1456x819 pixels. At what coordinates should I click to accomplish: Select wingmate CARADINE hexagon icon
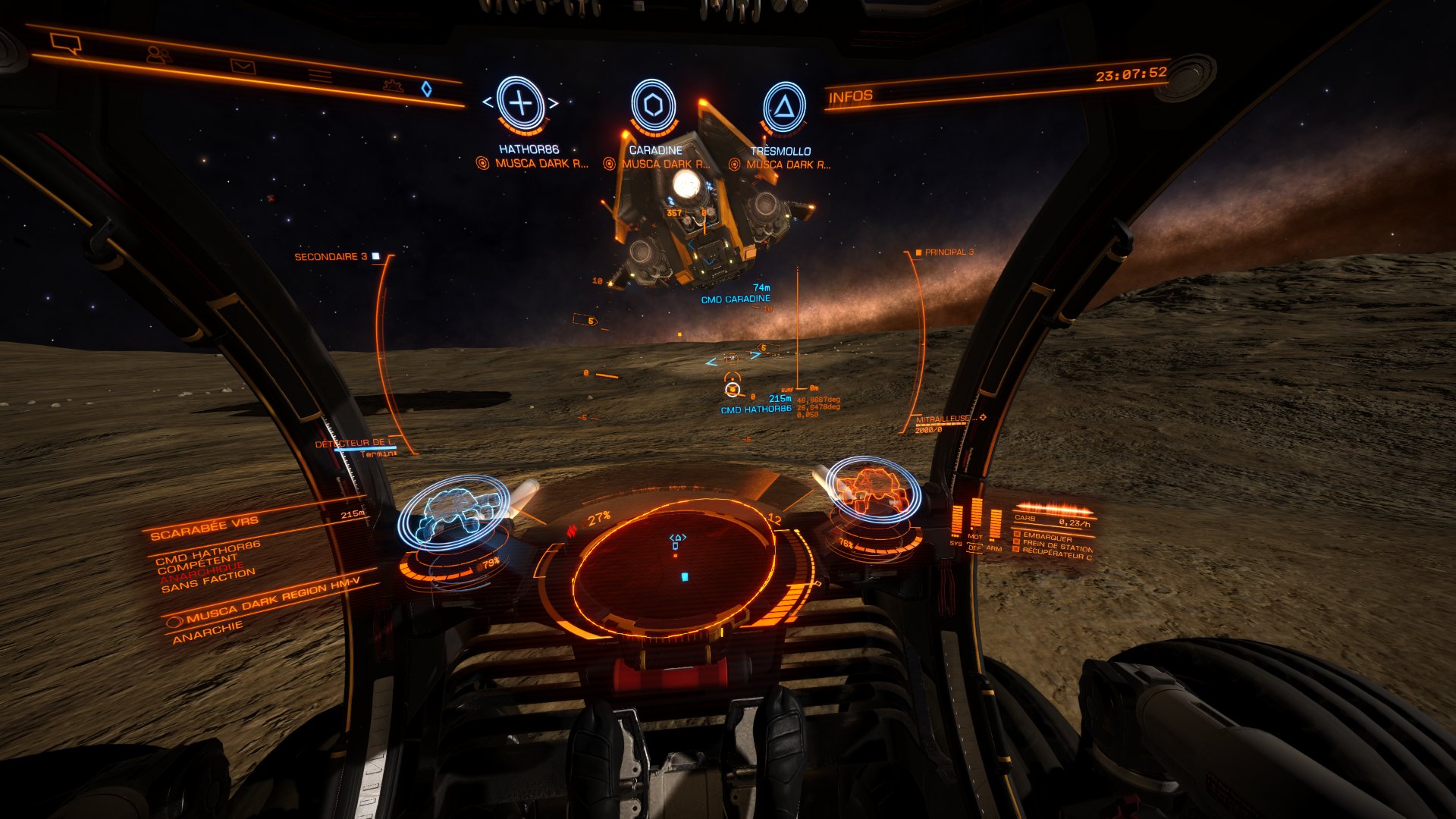[x=653, y=104]
